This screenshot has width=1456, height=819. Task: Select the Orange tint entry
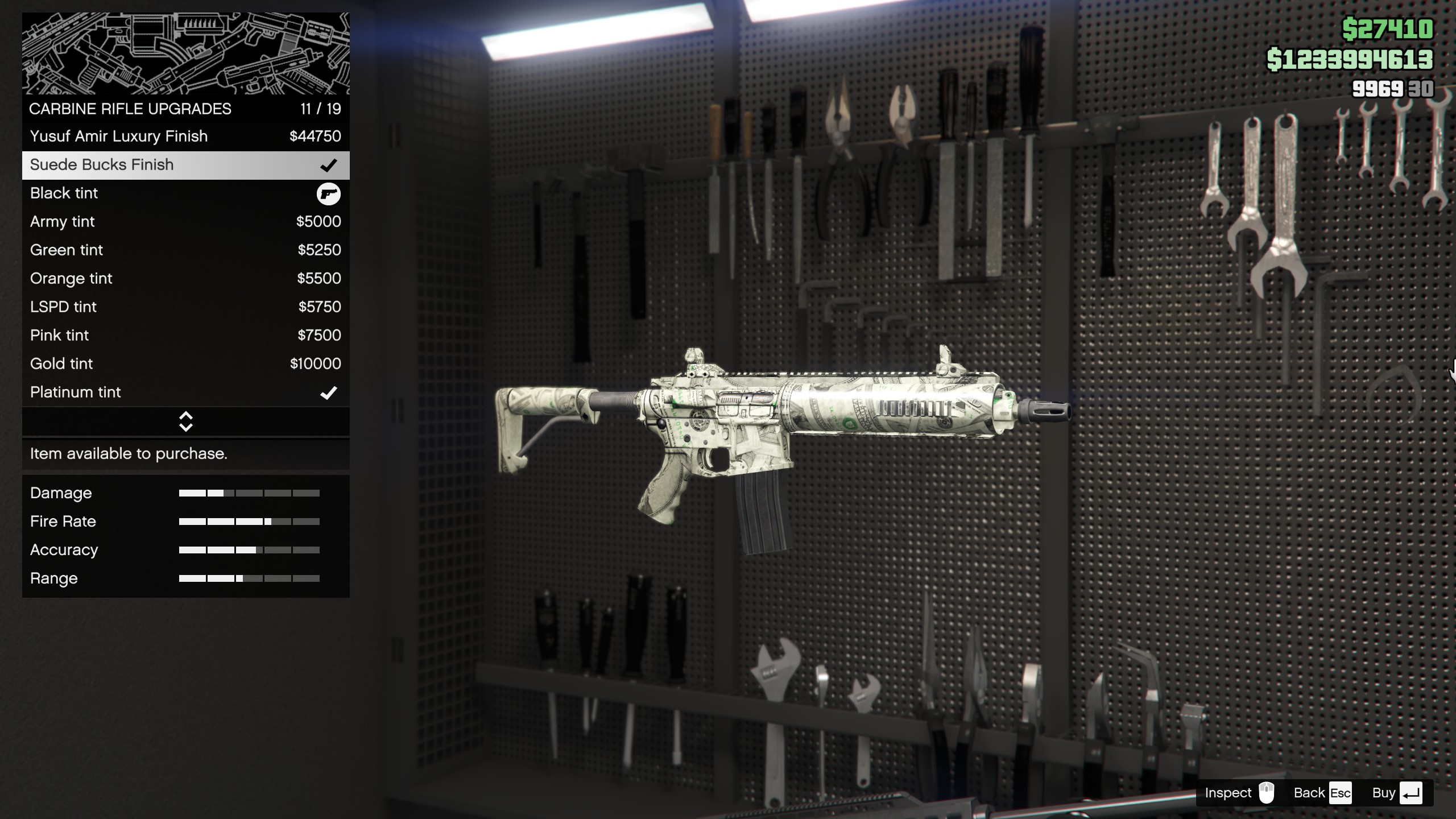pyautogui.click(x=185, y=279)
